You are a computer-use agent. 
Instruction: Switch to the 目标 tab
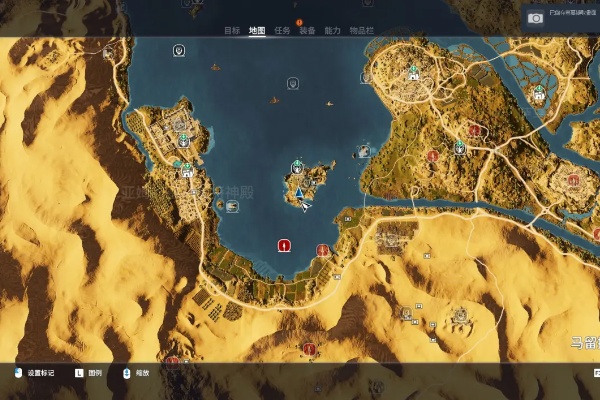232,31
